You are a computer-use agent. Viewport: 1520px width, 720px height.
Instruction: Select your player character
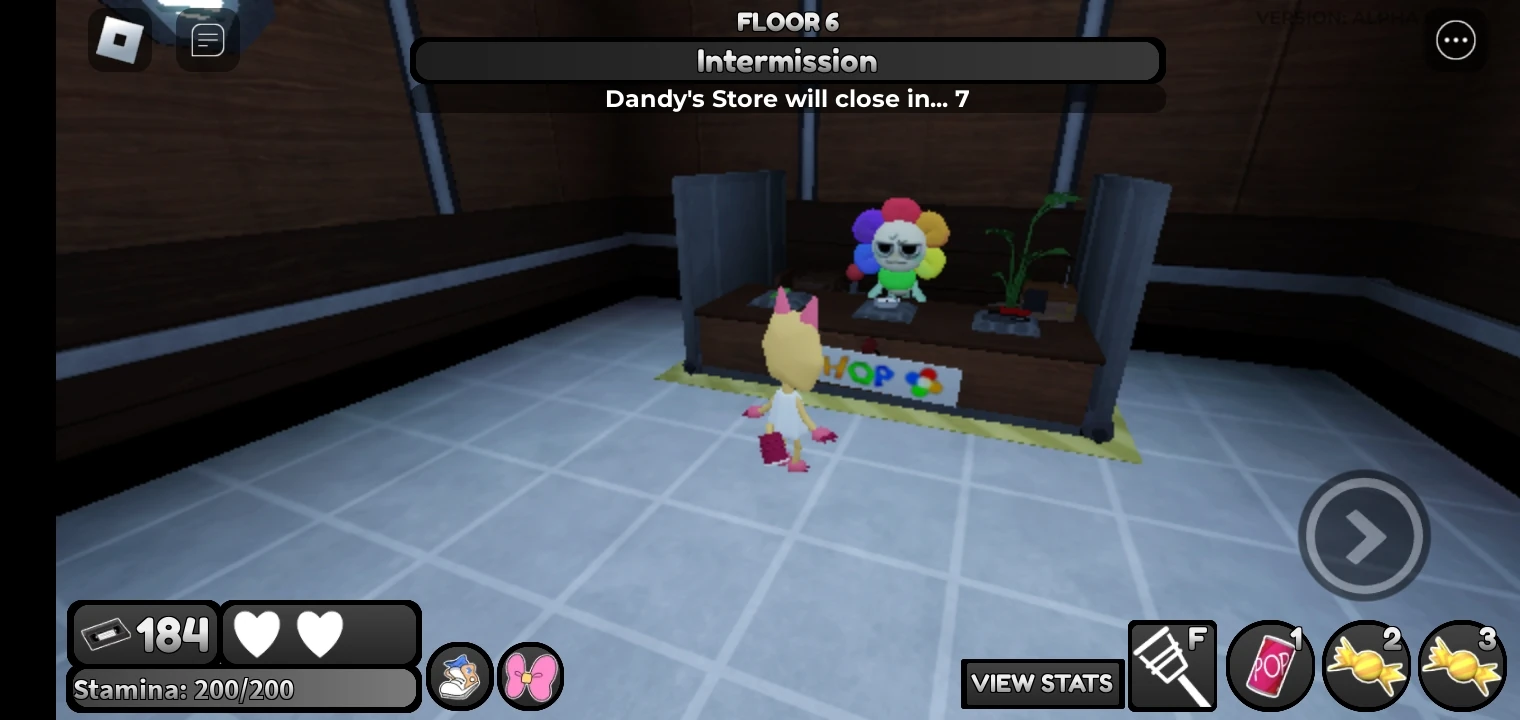click(790, 390)
